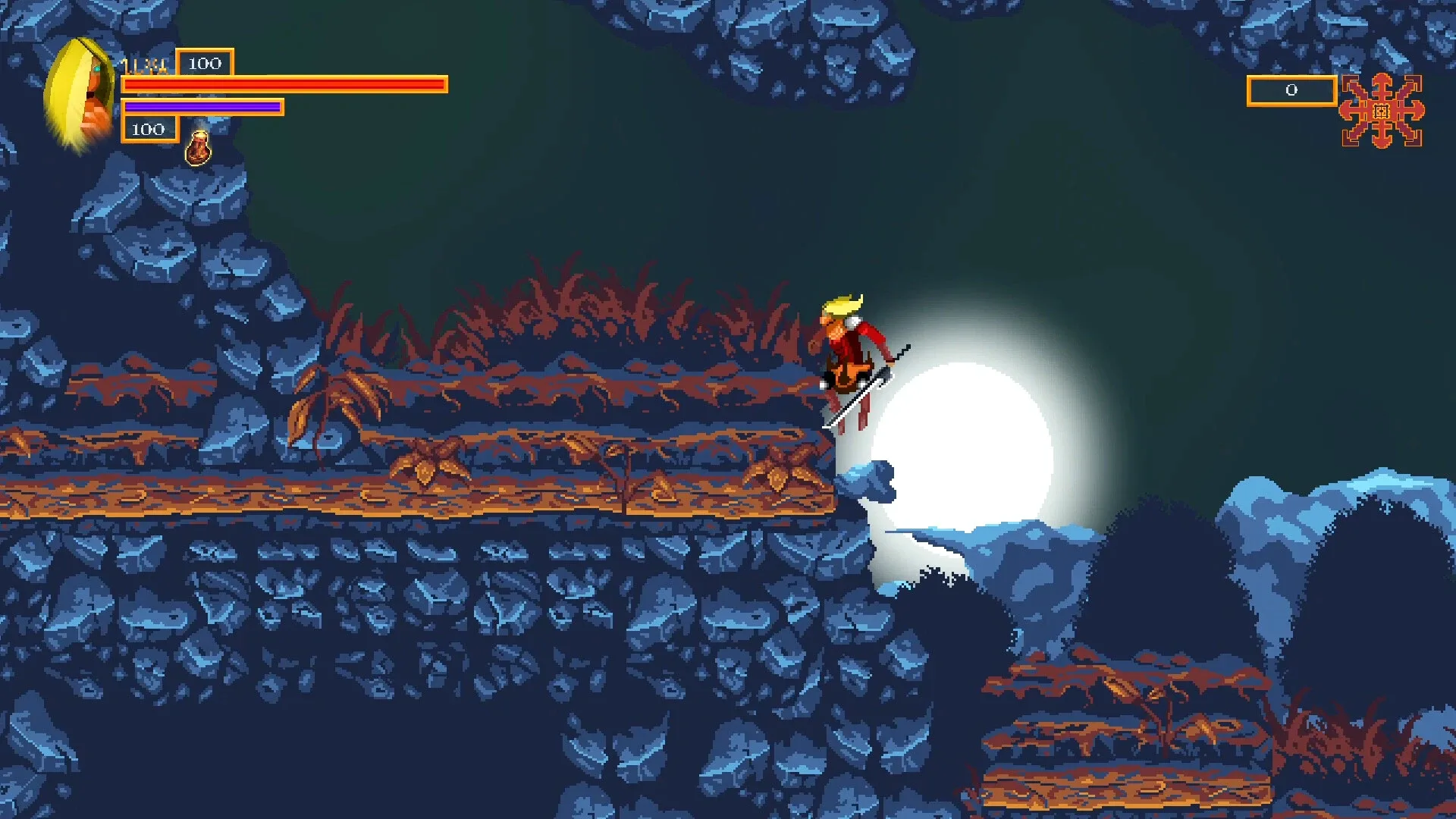This screenshot has width=1456, height=819.
Task: Click the red health bar
Action: 284,83
